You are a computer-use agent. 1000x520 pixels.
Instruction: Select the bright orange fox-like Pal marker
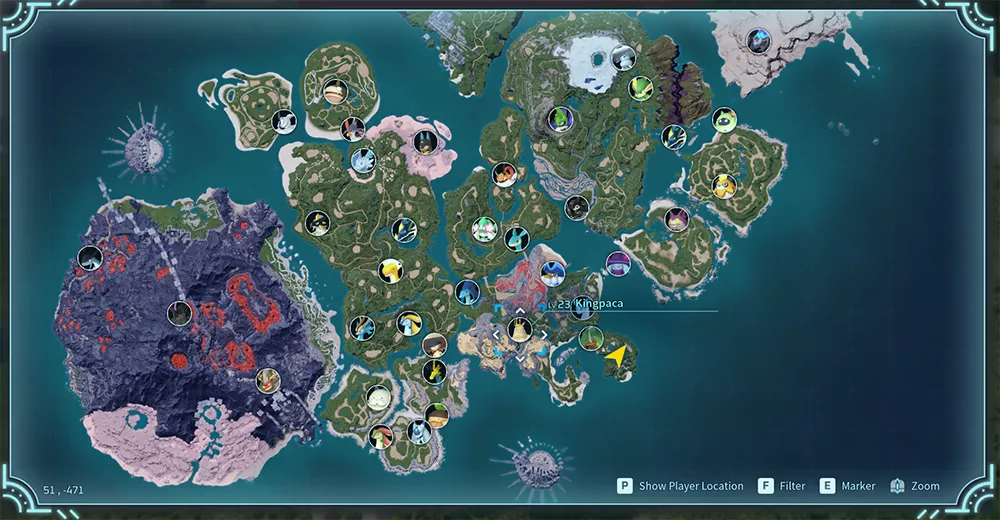coord(504,174)
